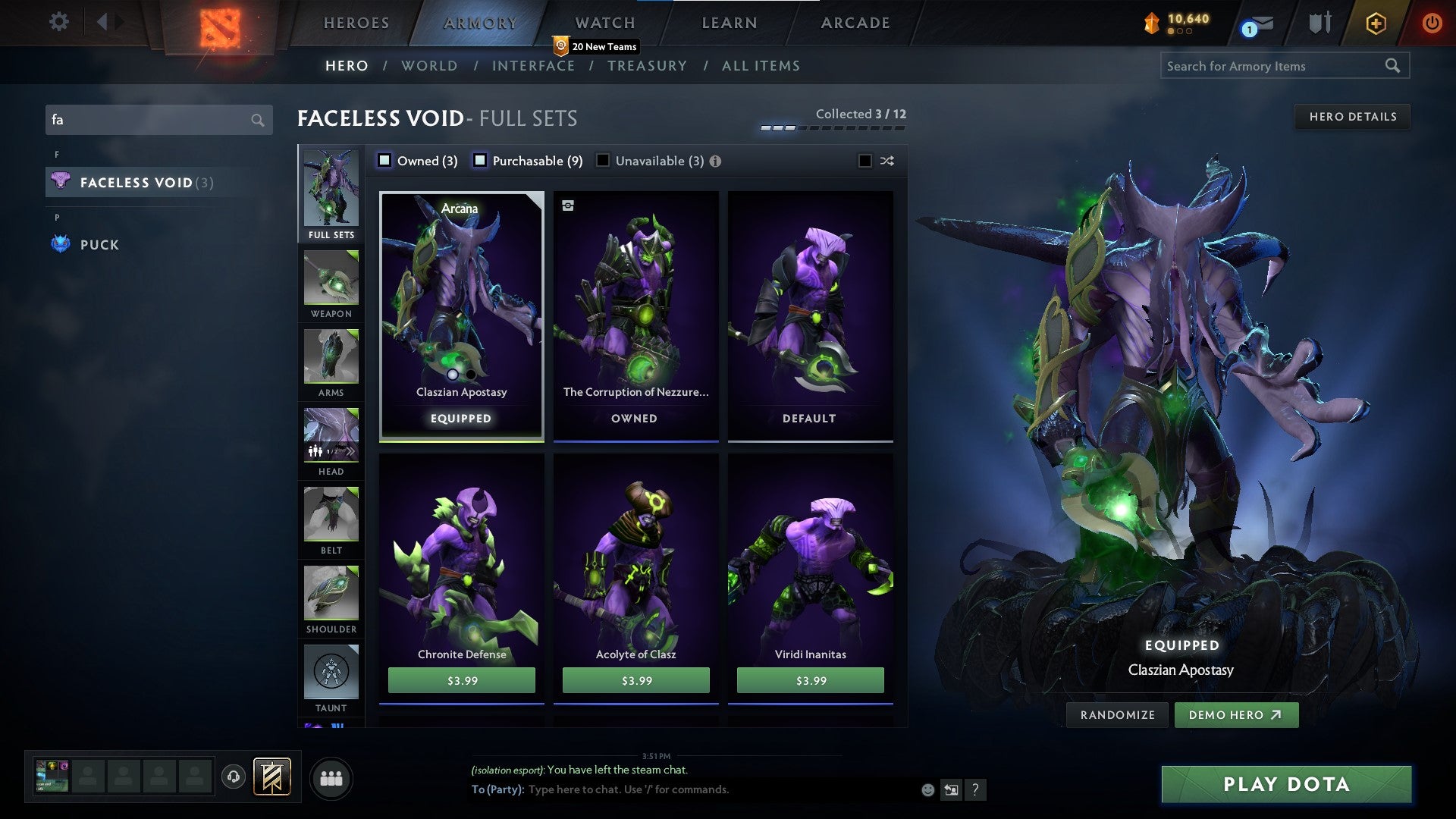Open the Treasury armory section
Image resolution: width=1456 pixels, height=819 pixels.
(x=647, y=66)
